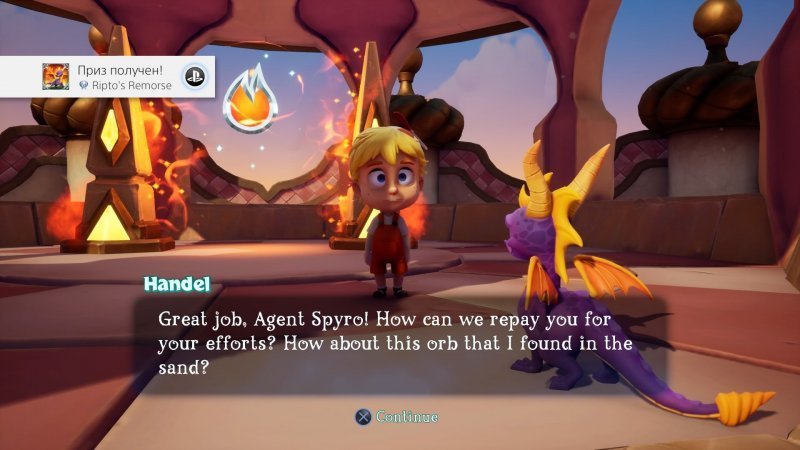Click the trophy thumbnail image in the notification
Viewport: 800px width, 450px height.
[54, 77]
